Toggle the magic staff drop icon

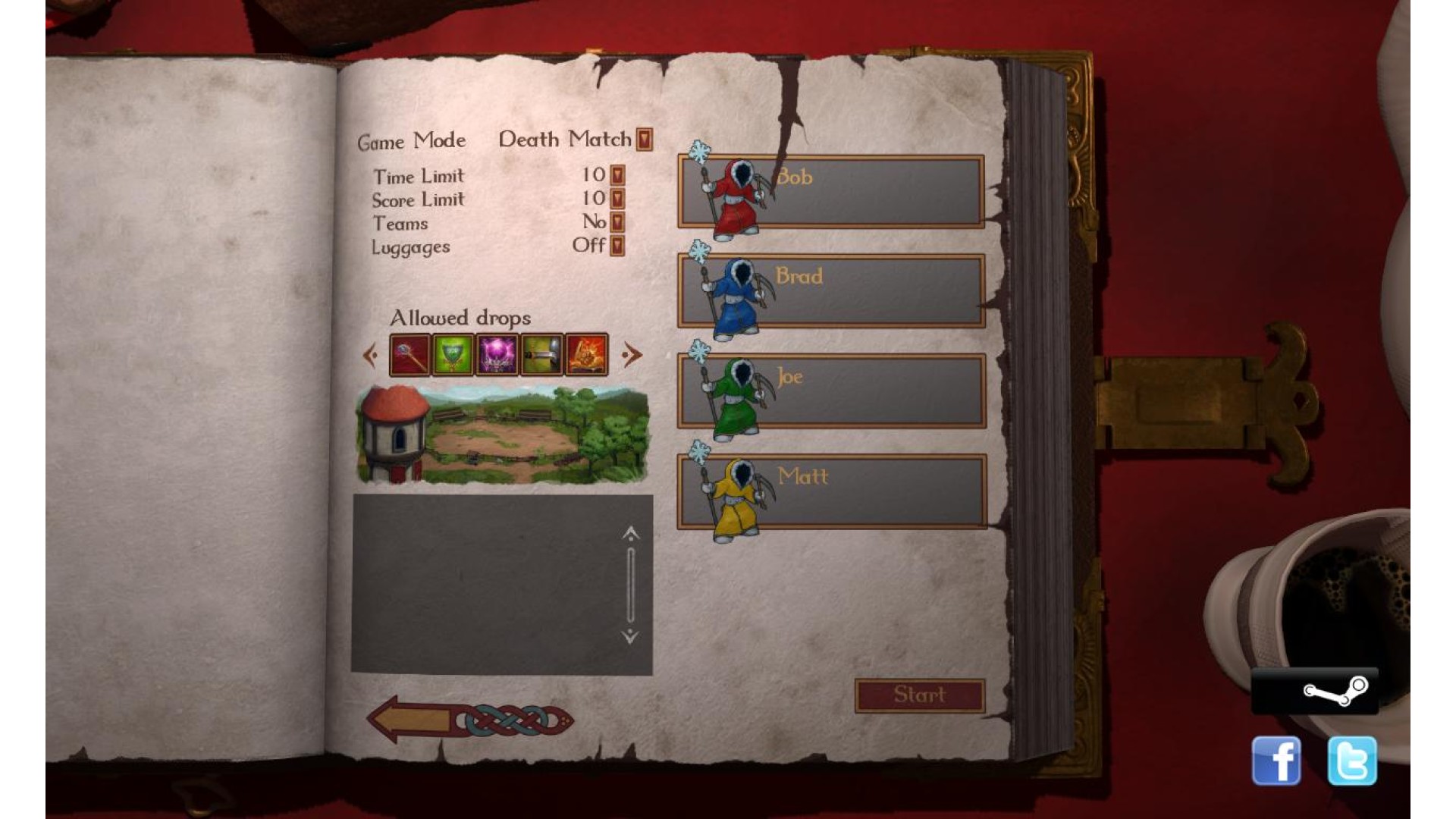[409, 355]
